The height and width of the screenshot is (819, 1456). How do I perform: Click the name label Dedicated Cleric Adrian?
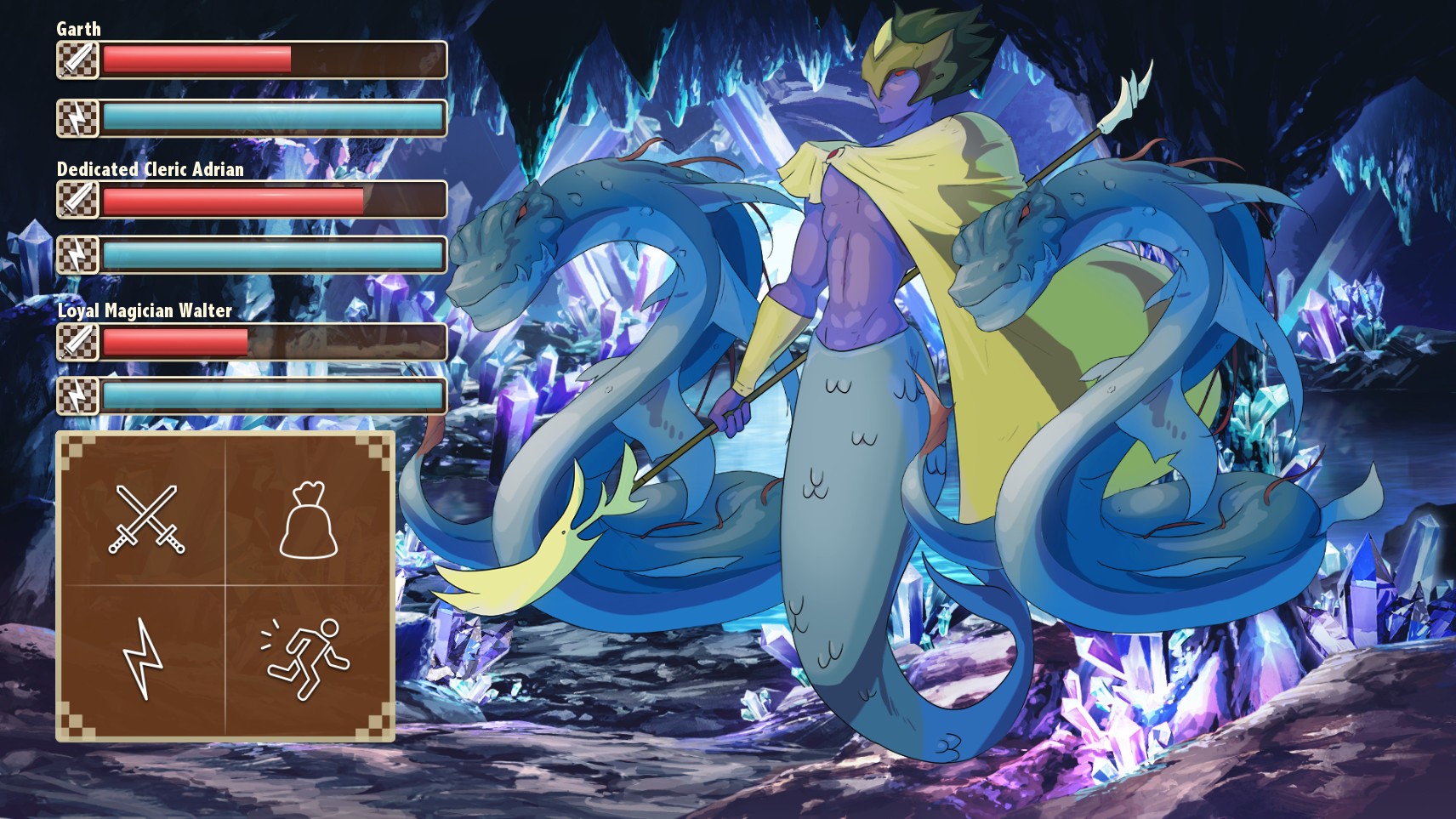coord(149,170)
